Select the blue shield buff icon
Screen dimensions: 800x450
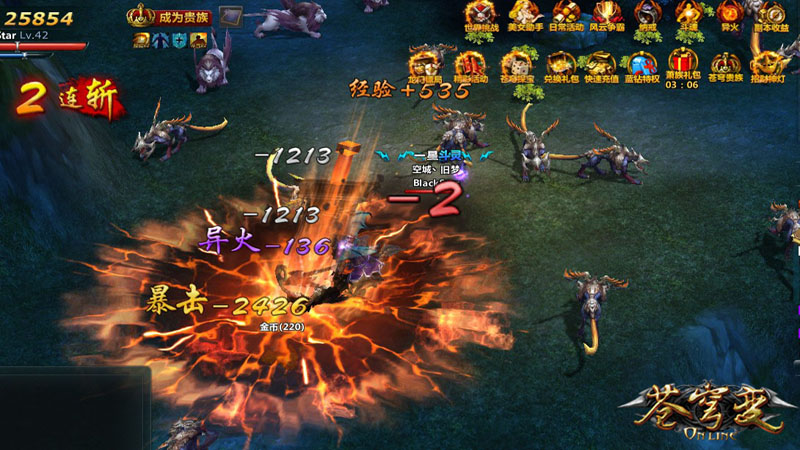[x=179, y=40]
